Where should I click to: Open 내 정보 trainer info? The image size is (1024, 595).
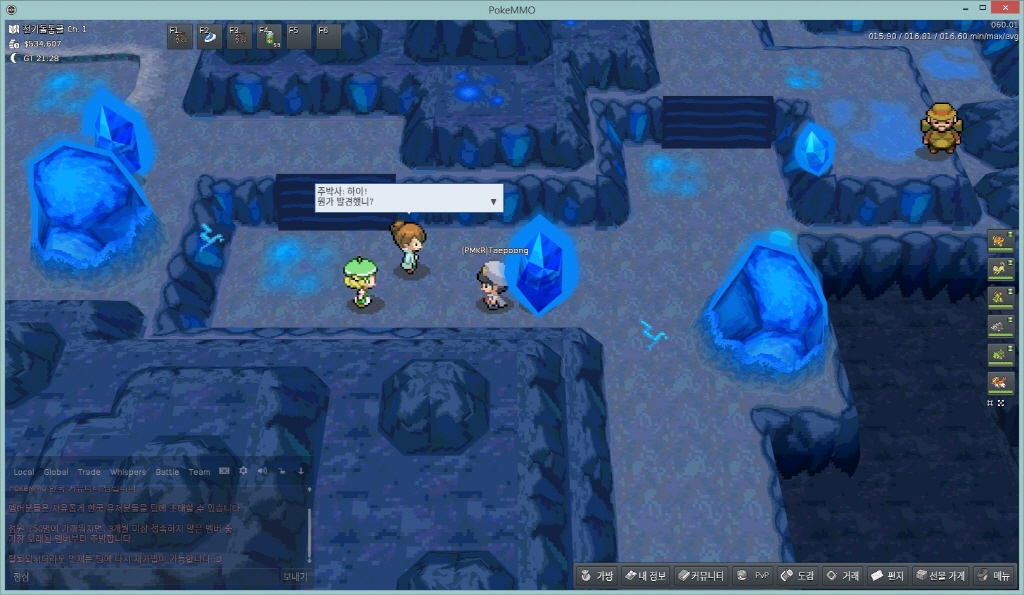coord(644,576)
